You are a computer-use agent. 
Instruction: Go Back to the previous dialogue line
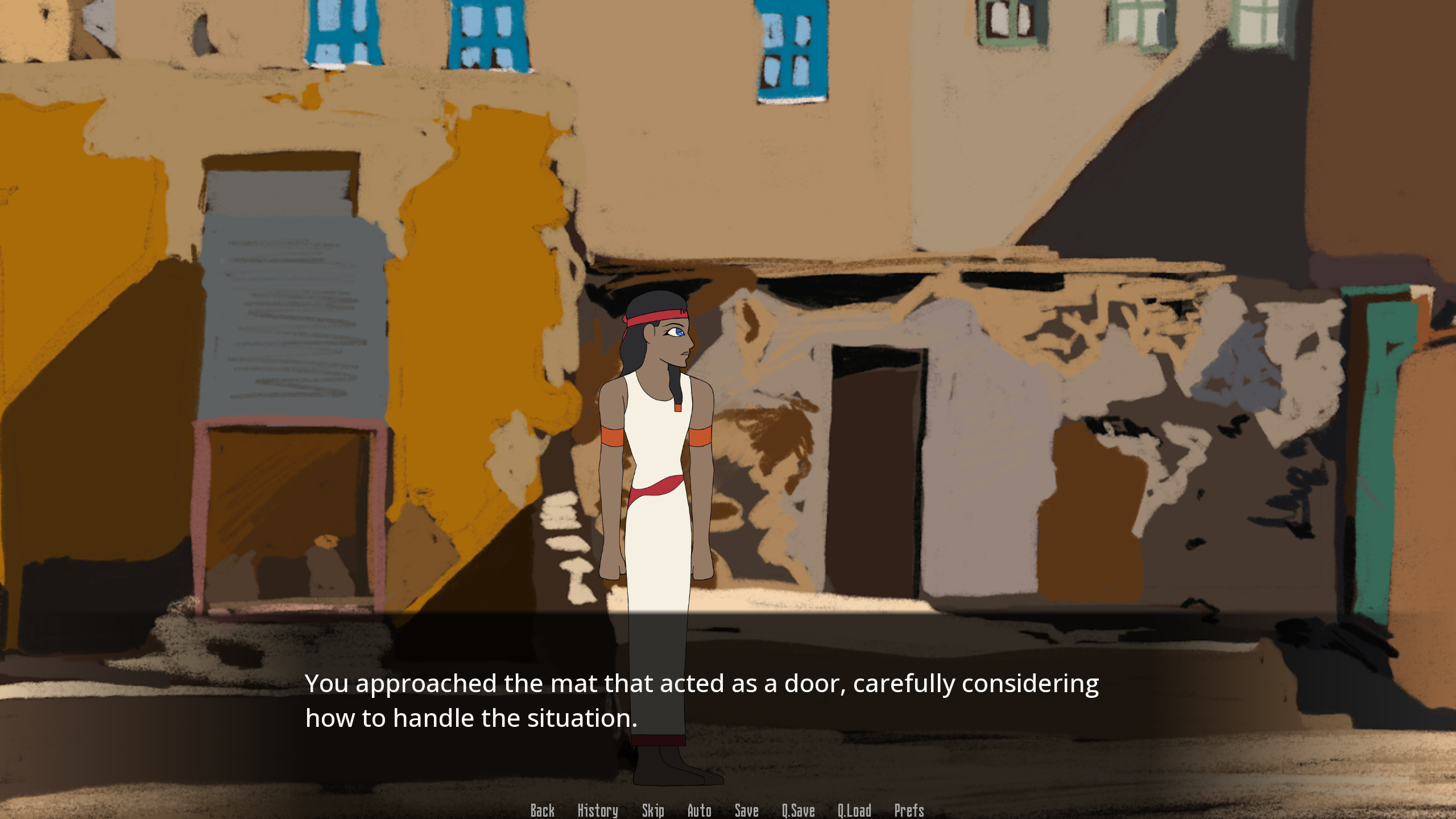click(542, 810)
